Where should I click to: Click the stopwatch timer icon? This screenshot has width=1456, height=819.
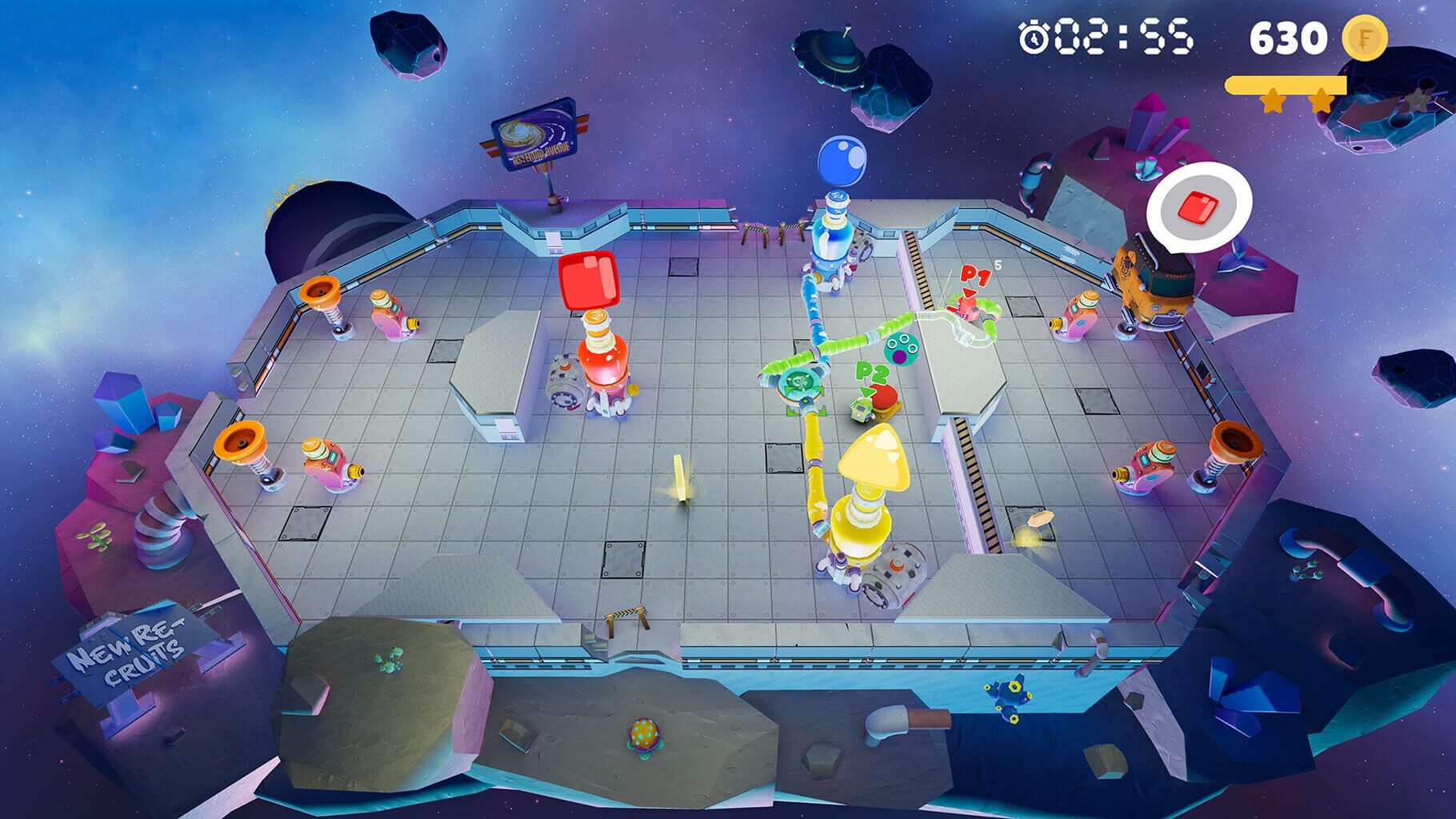pos(1032,36)
